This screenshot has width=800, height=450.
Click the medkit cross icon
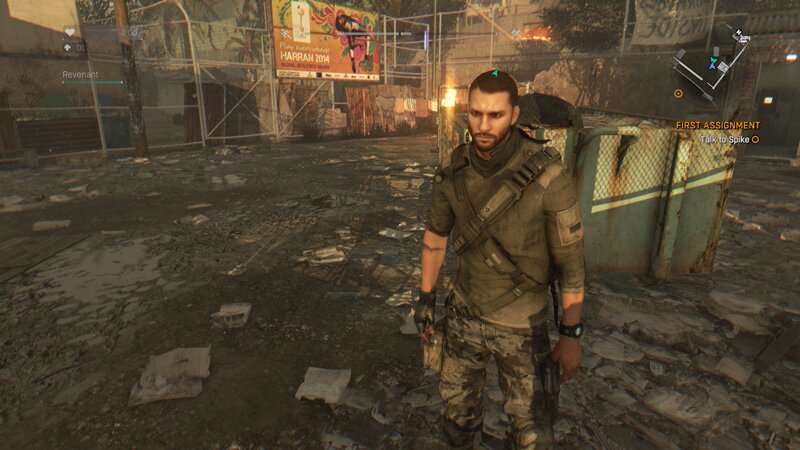68,46
